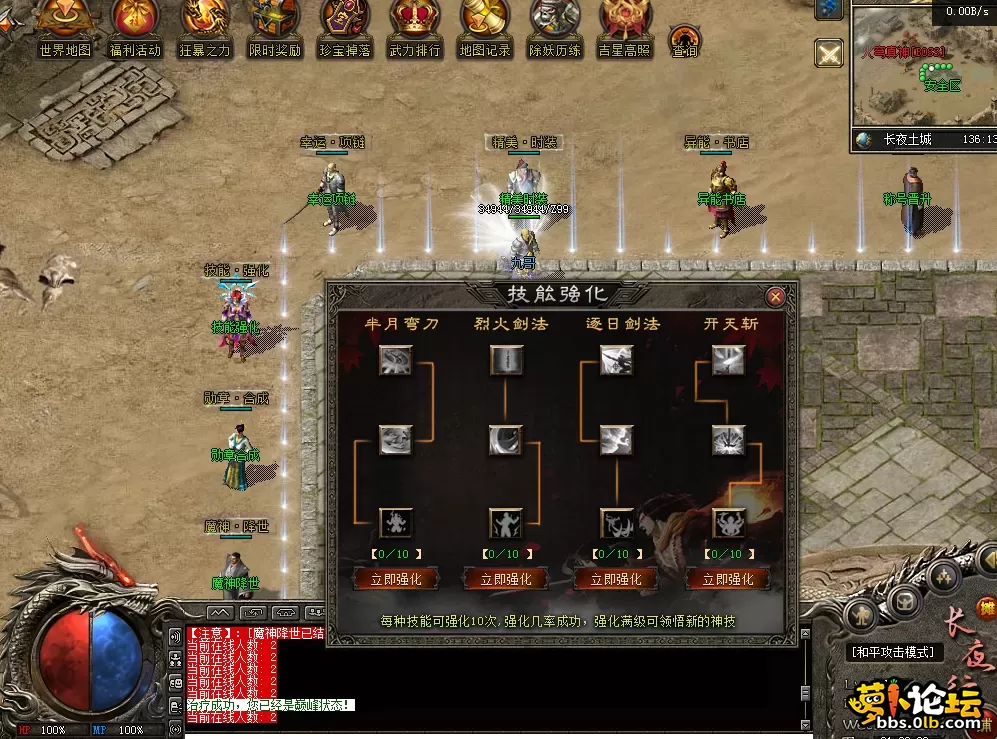
Task: Click the minimap showing 安全区
Action: point(920,70)
